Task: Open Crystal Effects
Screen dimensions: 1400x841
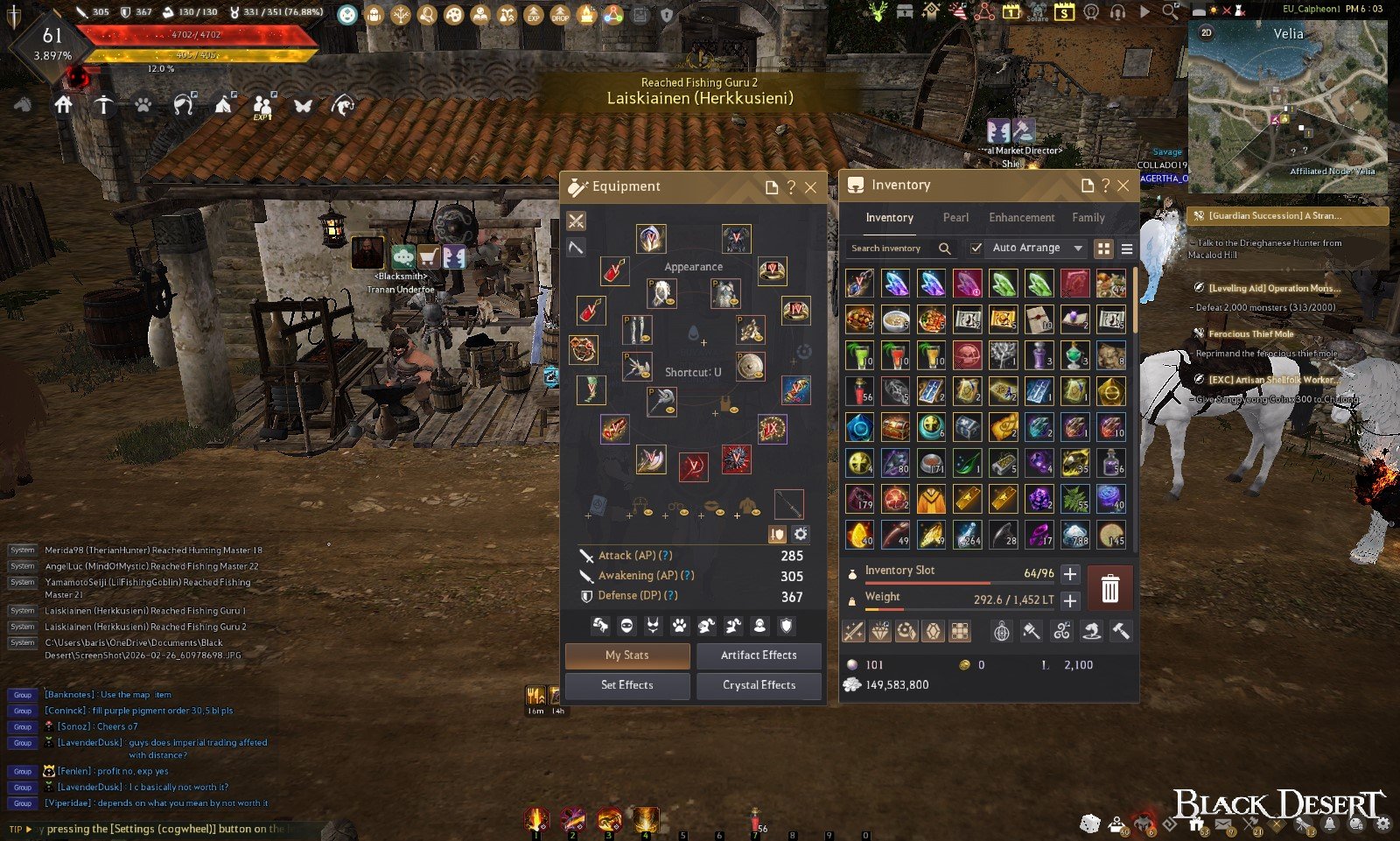Action: pyautogui.click(x=759, y=685)
